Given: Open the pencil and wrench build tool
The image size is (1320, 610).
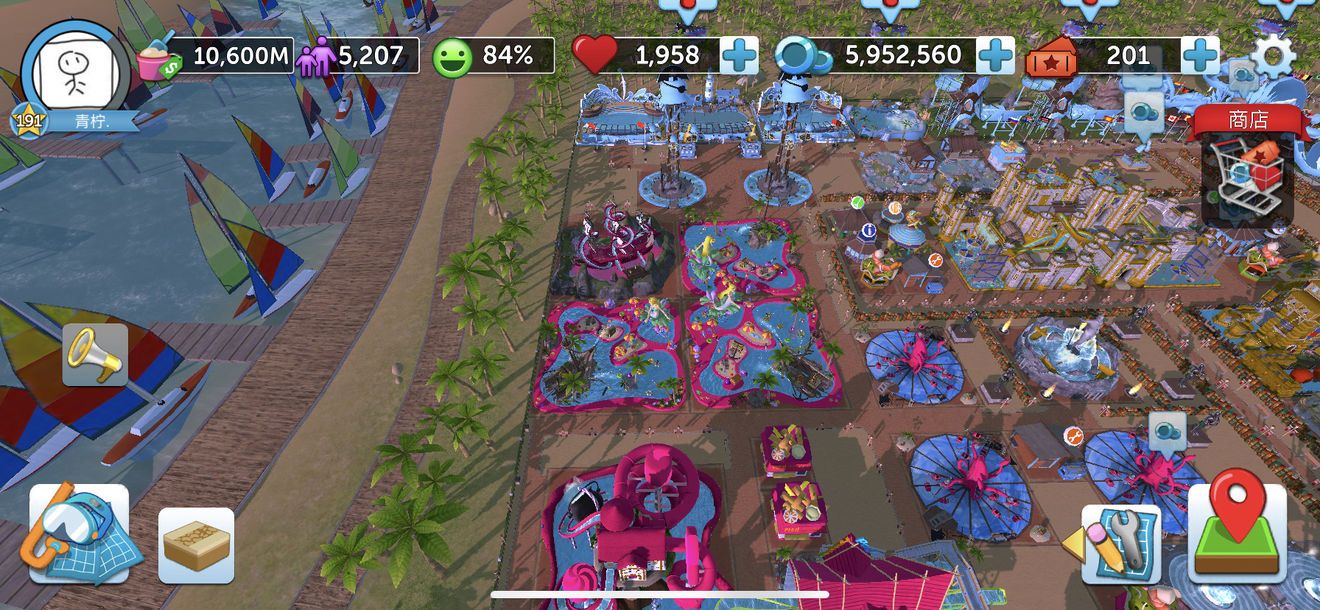Looking at the screenshot, I should coord(1121,544).
